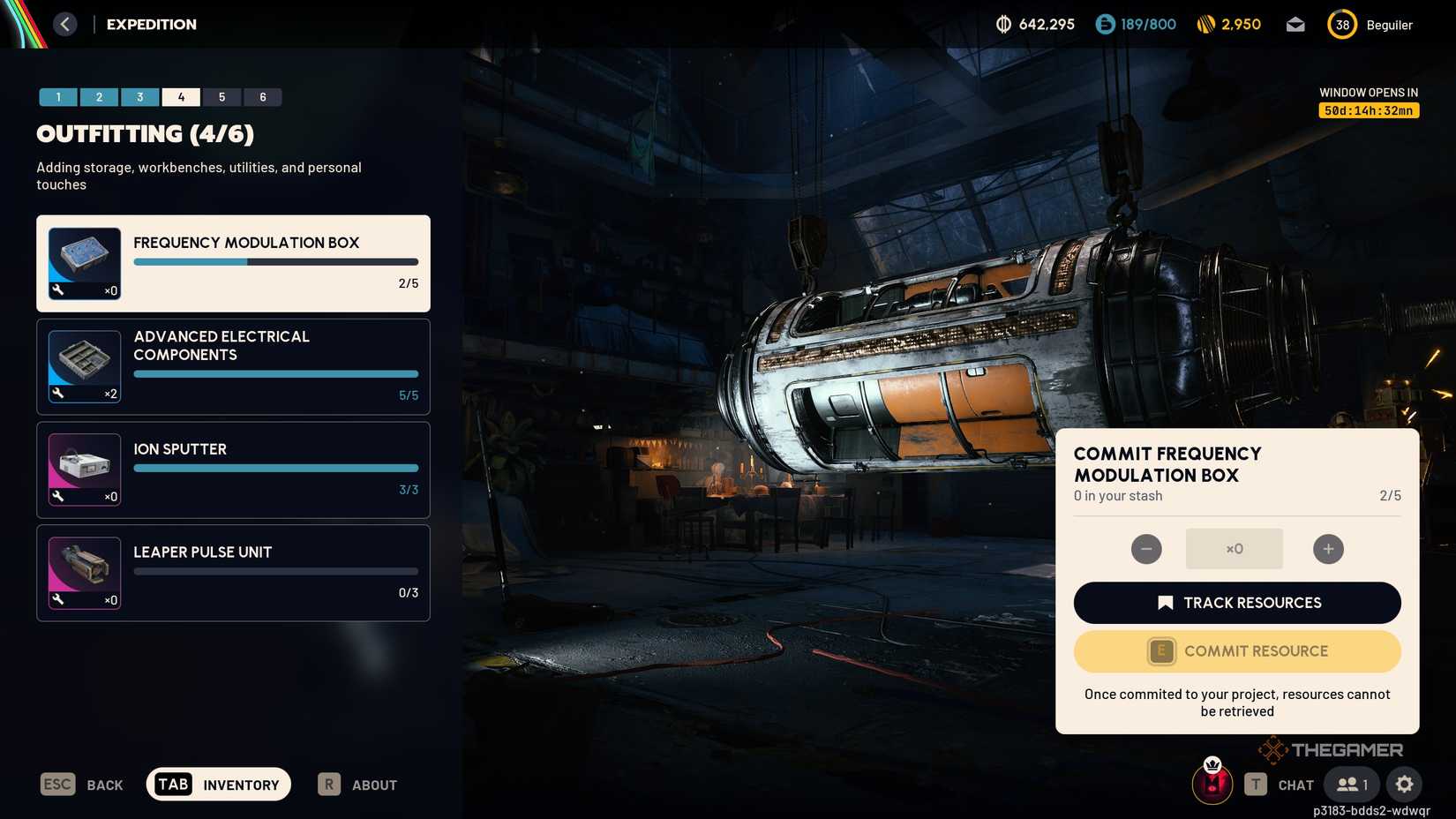The image size is (1456, 819).
Task: Click the ×0 quantity field
Action: (x=1234, y=548)
